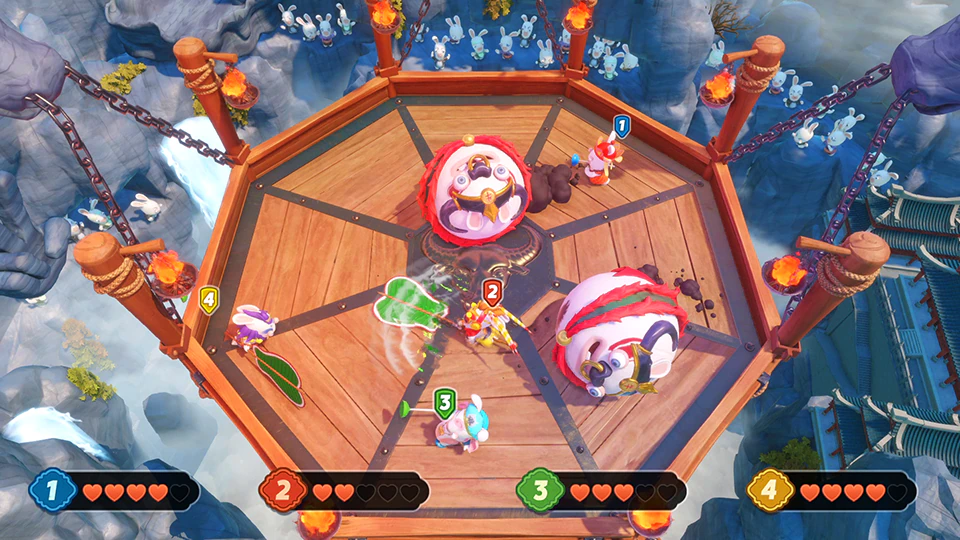Click the blue 1 marker above the character
The width and height of the screenshot is (960, 540).
pyautogui.click(x=621, y=127)
